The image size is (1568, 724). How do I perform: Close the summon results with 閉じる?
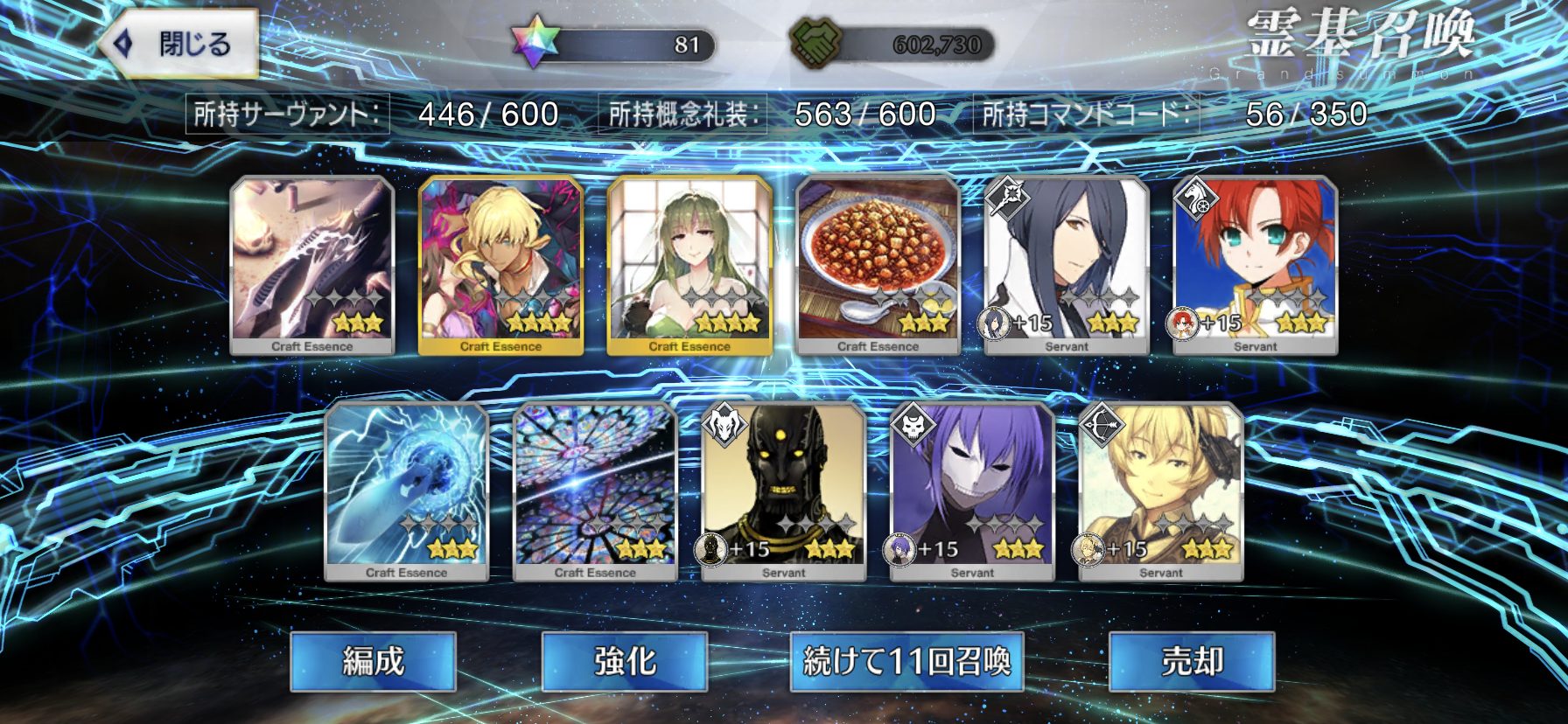point(179,44)
